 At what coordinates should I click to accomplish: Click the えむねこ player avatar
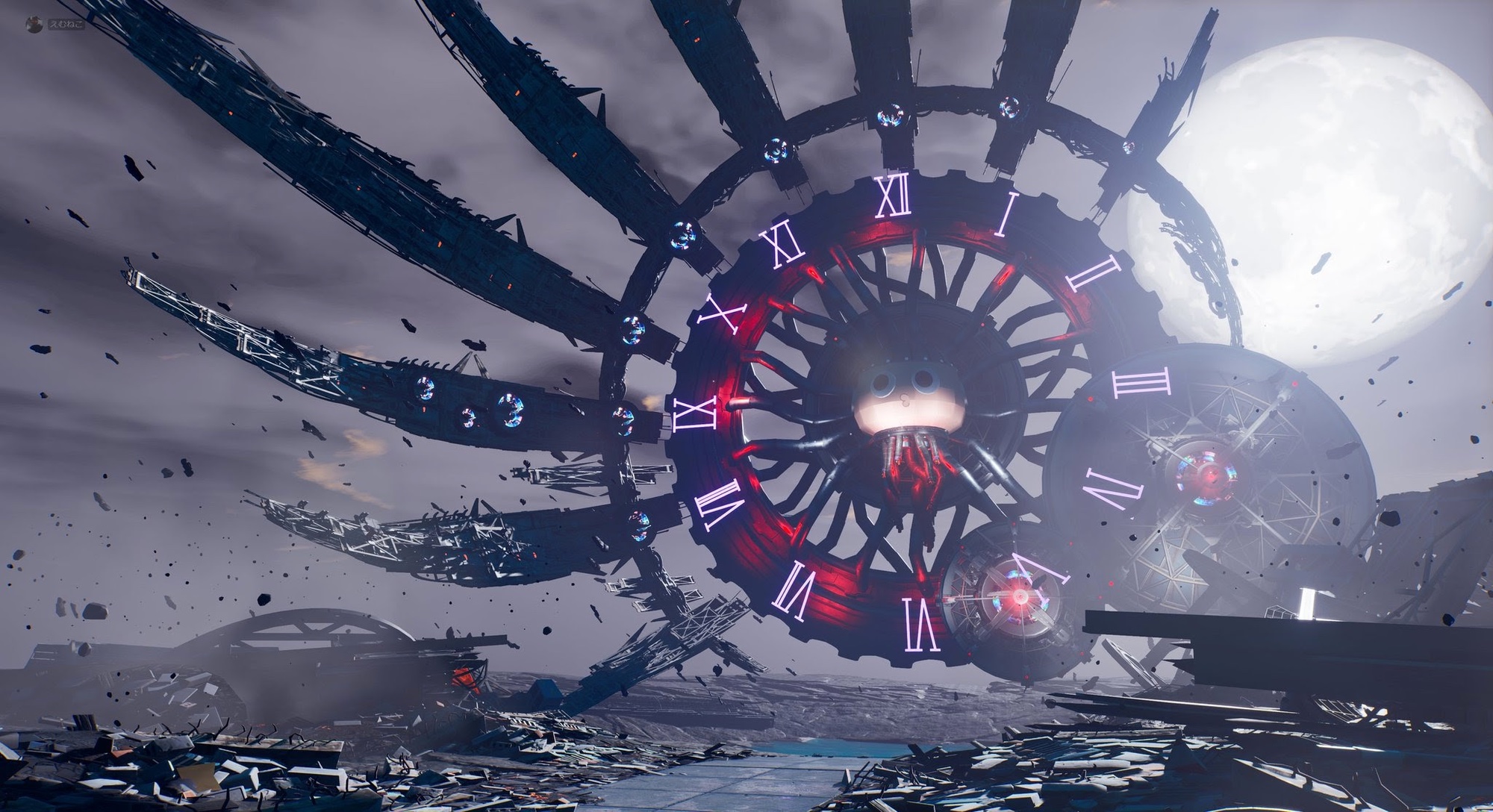tap(34, 25)
